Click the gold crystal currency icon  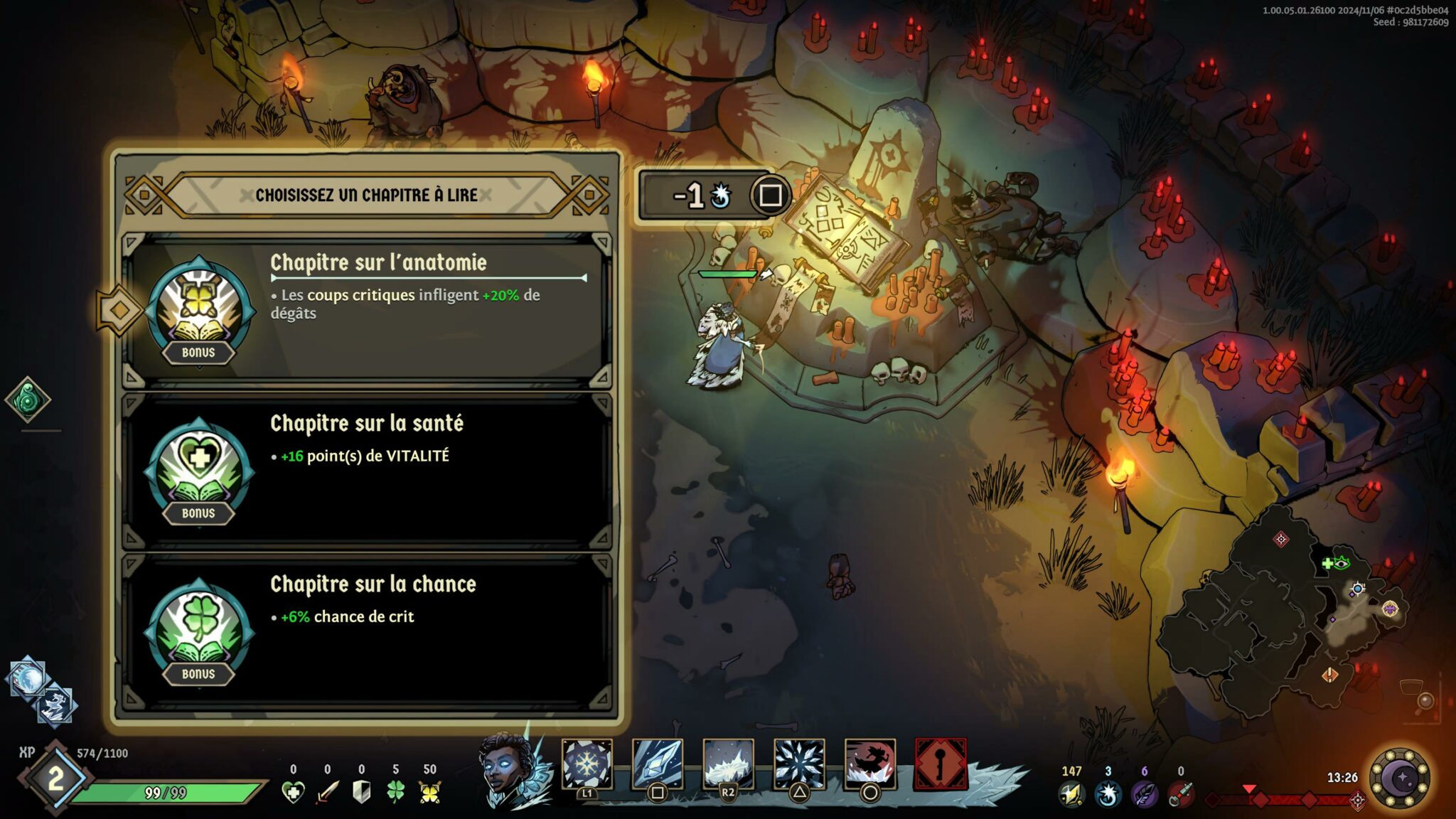click(x=1071, y=794)
